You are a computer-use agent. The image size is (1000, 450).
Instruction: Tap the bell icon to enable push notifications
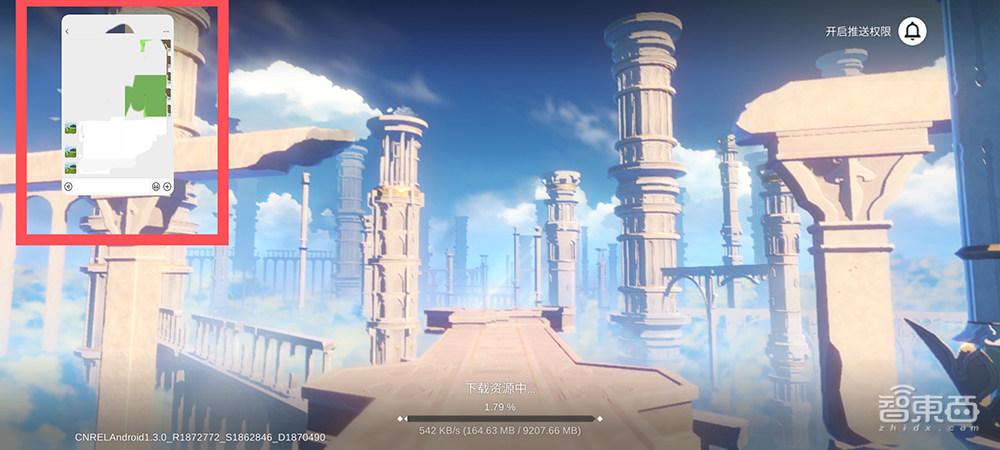point(912,31)
